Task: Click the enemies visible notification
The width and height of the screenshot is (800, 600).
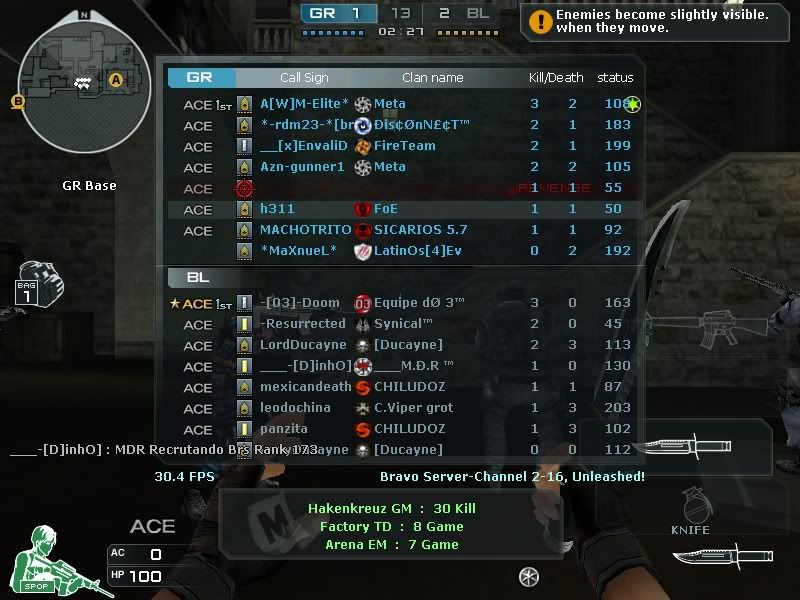Action: [659, 21]
